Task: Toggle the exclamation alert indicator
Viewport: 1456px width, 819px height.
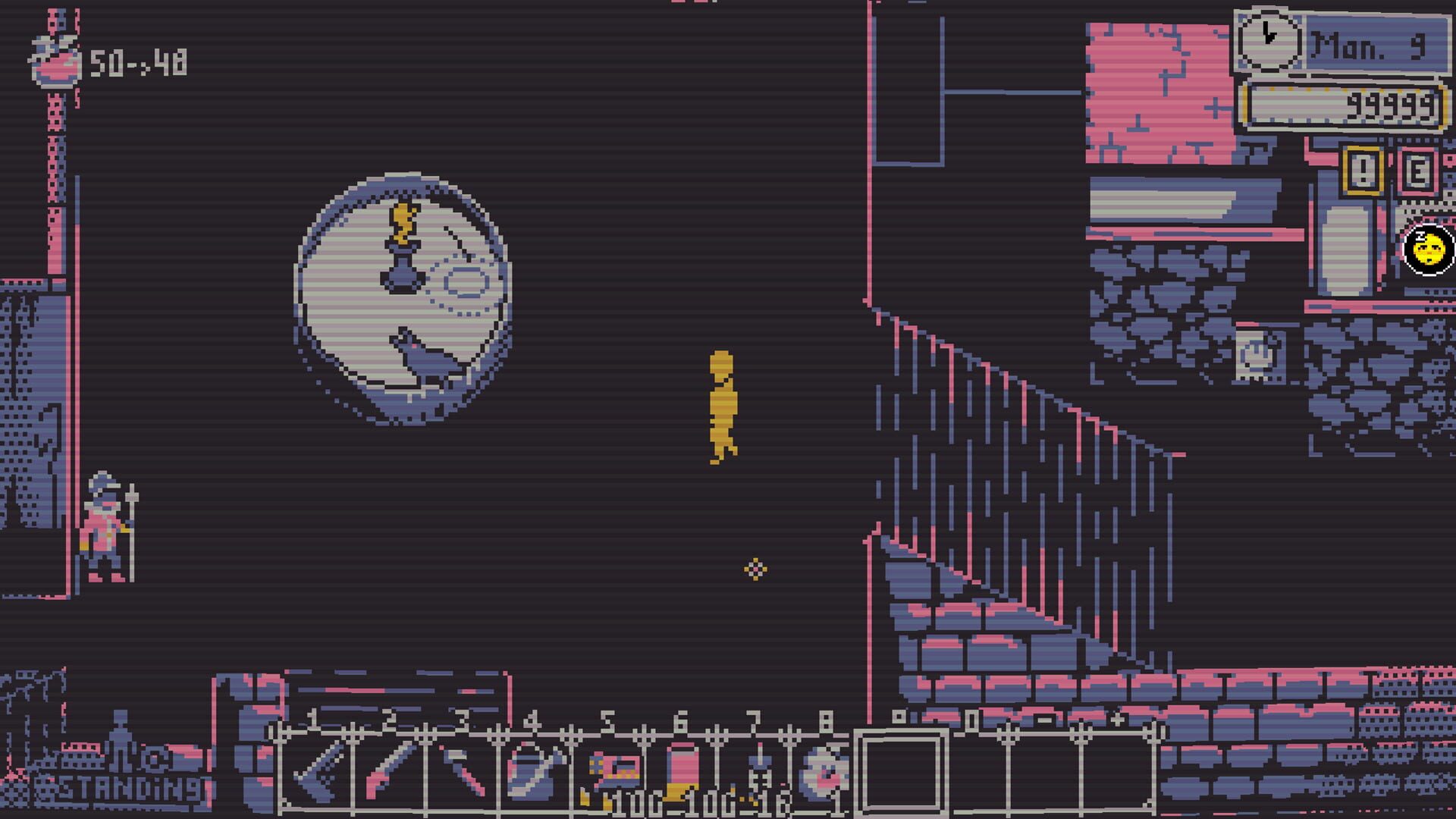Action: 1363,172
